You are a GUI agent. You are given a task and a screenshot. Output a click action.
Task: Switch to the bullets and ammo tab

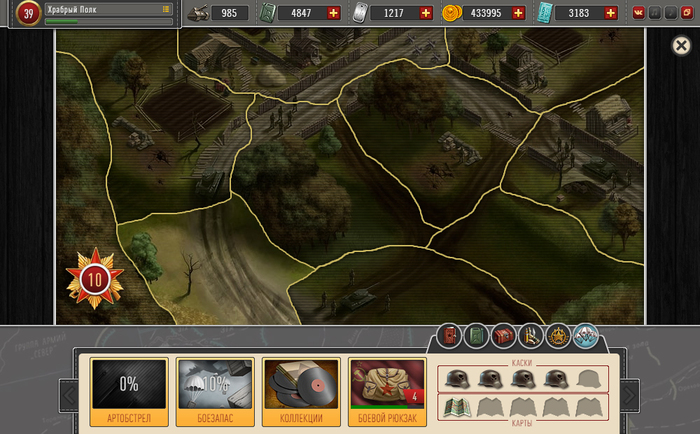click(531, 337)
